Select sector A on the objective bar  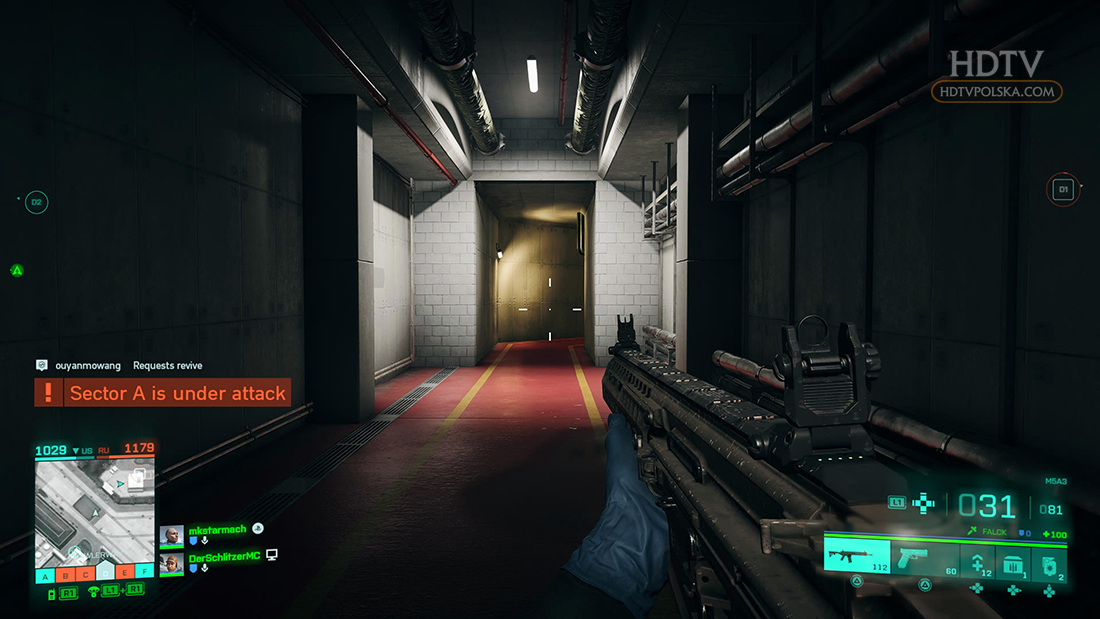pos(45,575)
